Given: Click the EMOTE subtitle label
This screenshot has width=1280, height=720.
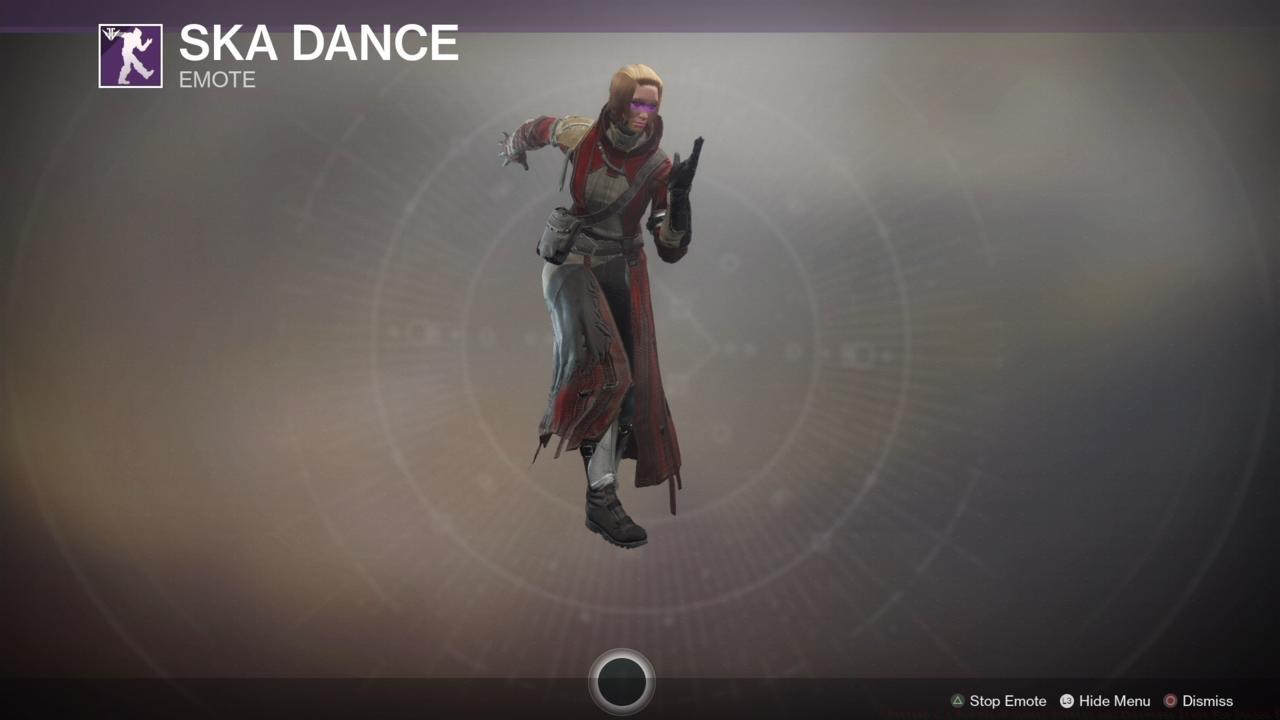Looking at the screenshot, I should tap(216, 80).
